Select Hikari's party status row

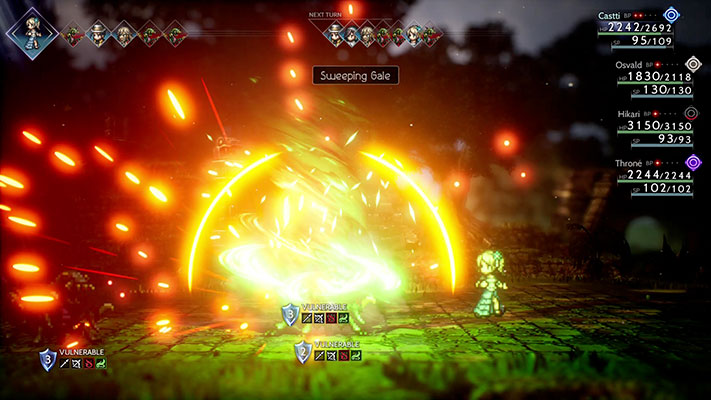pos(650,125)
